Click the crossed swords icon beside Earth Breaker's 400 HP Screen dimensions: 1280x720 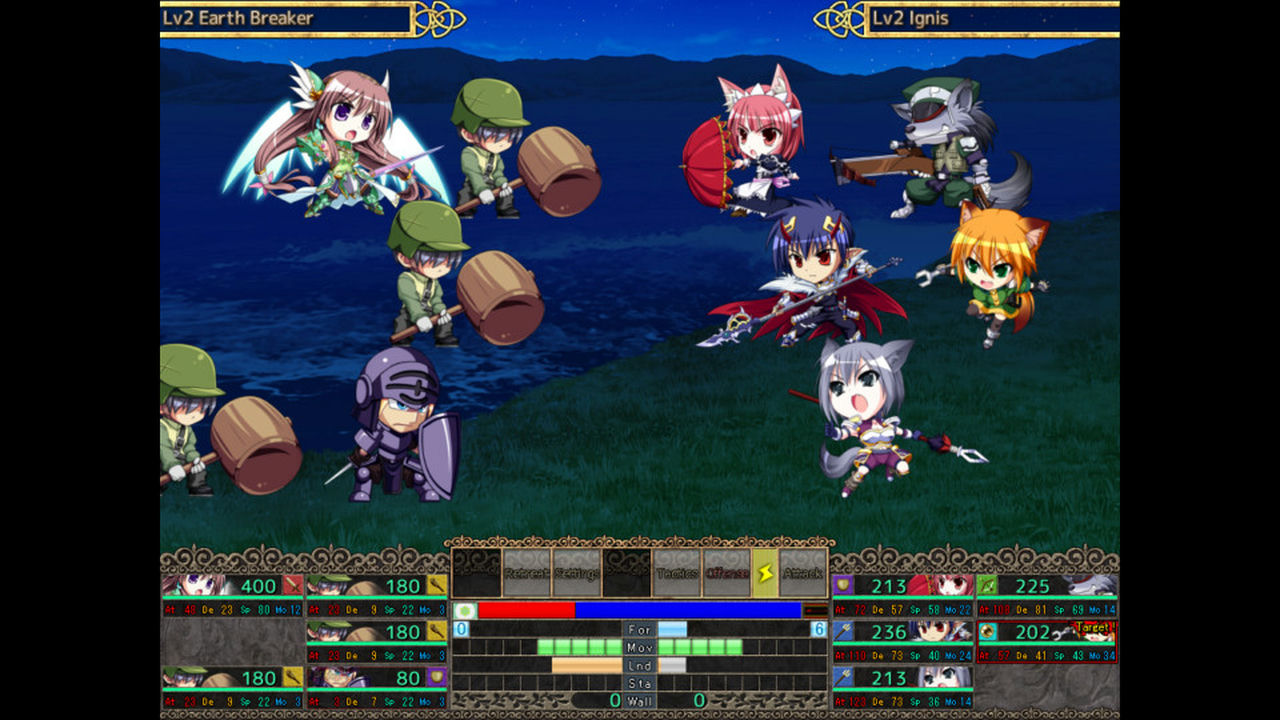click(x=292, y=586)
